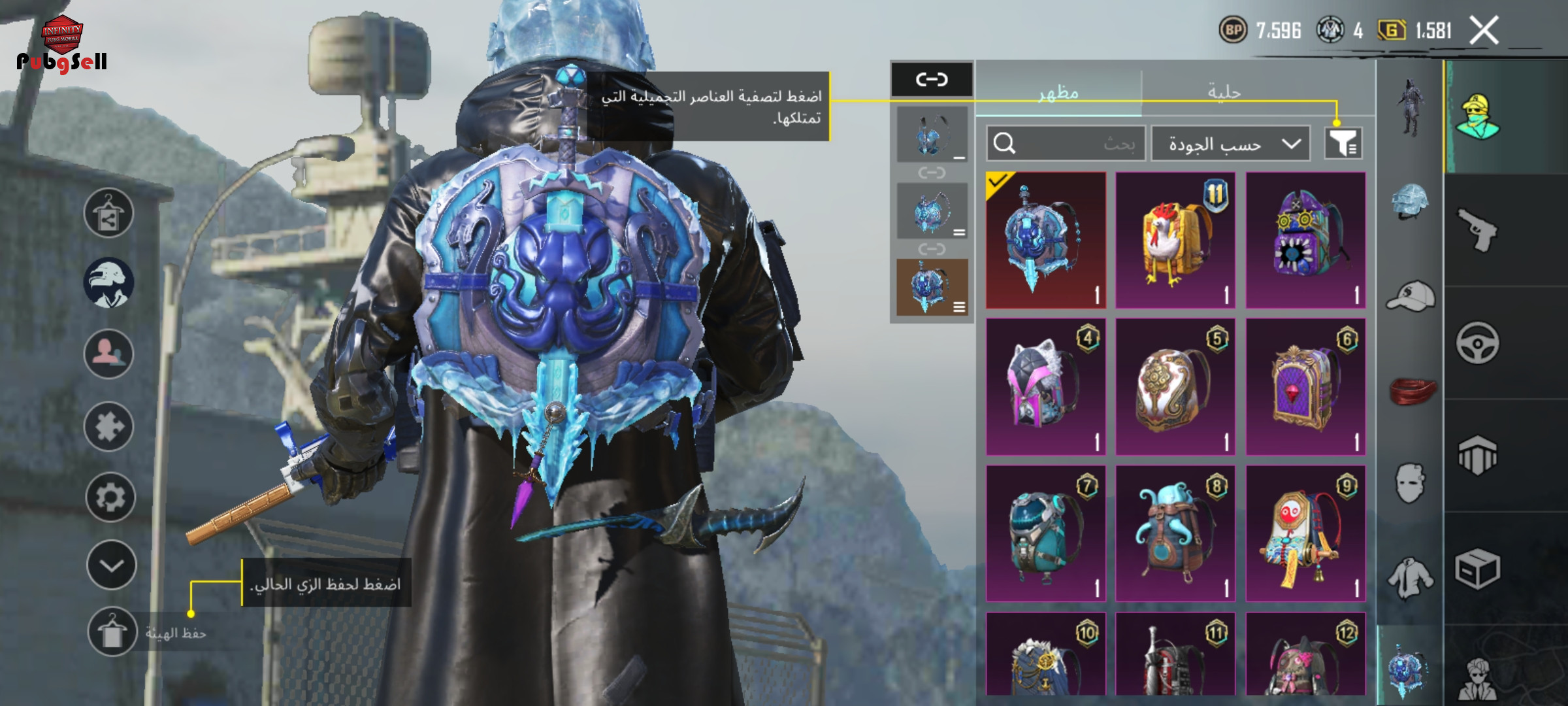1568x706 pixels.
Task: Choose the blue octopus backpack skin
Action: tap(1175, 533)
